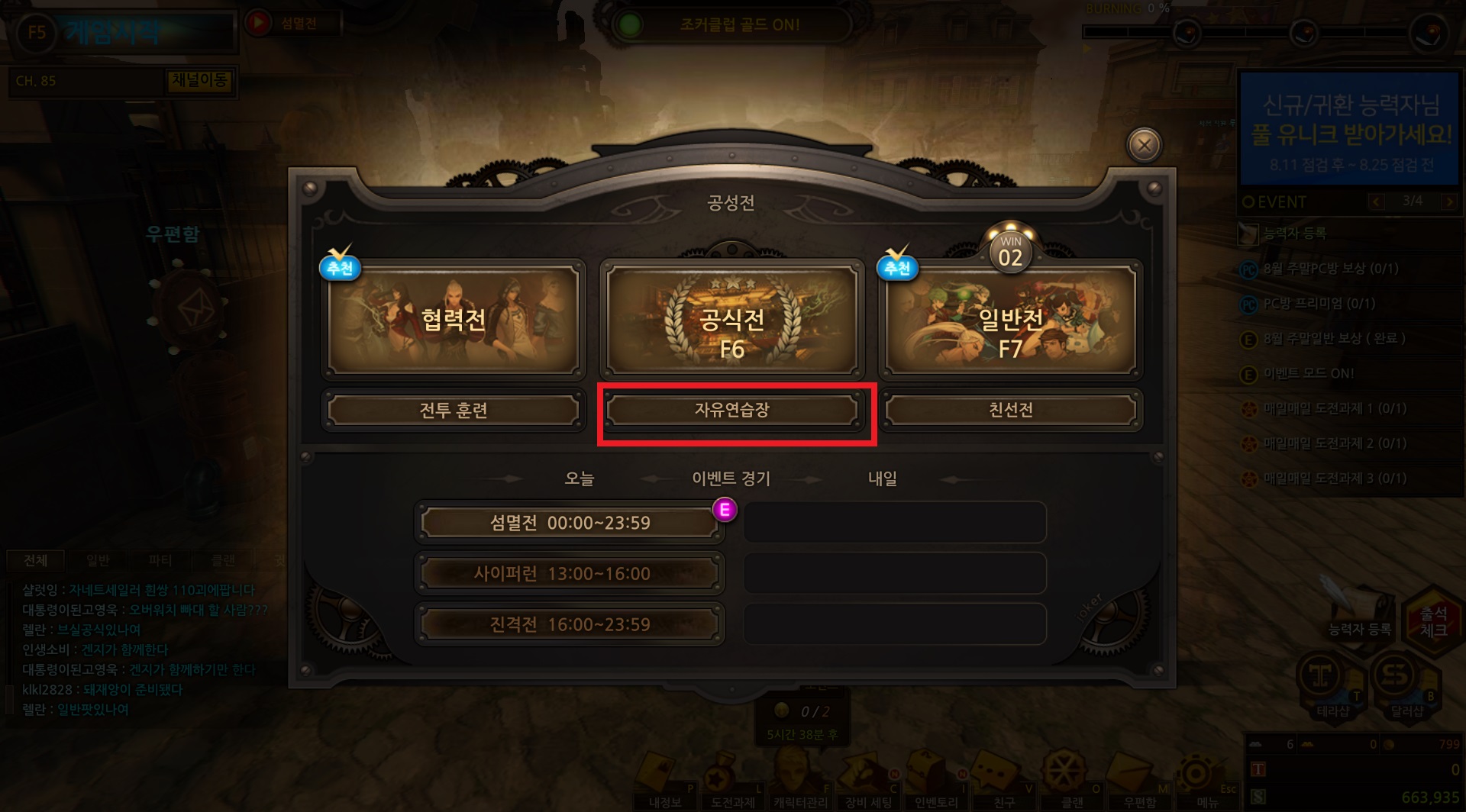Select the 협력전 co-op mode tile

tap(454, 319)
